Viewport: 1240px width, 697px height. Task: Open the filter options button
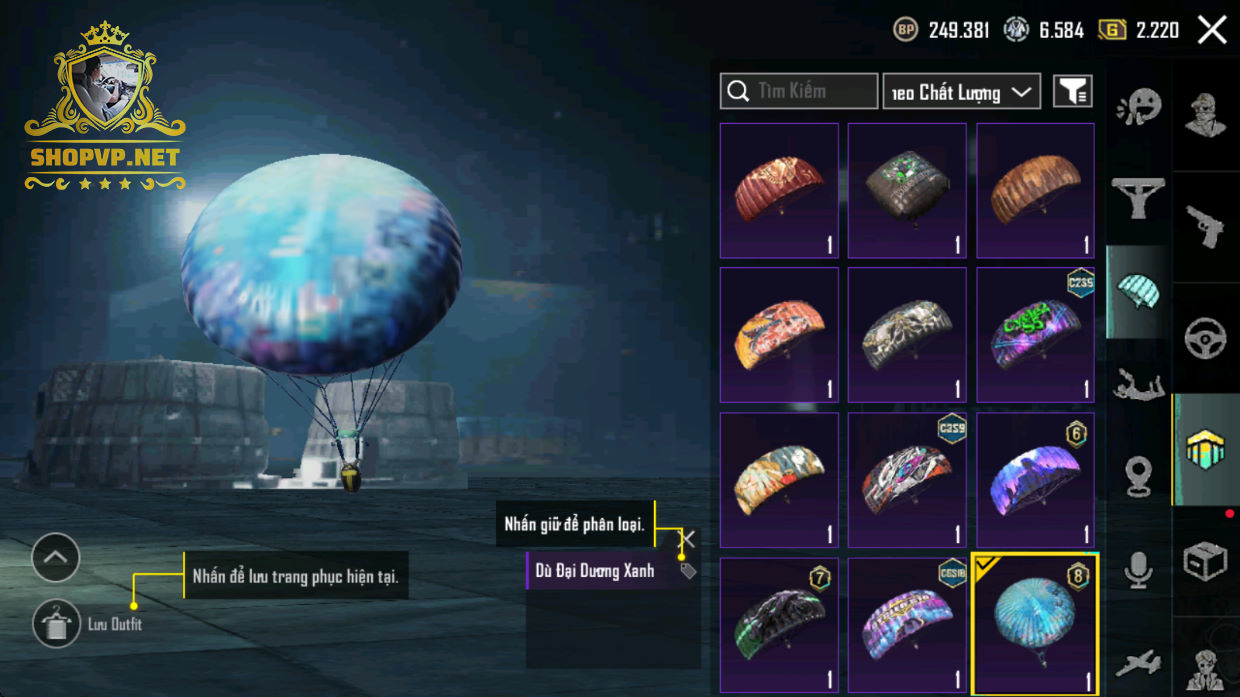[1073, 91]
